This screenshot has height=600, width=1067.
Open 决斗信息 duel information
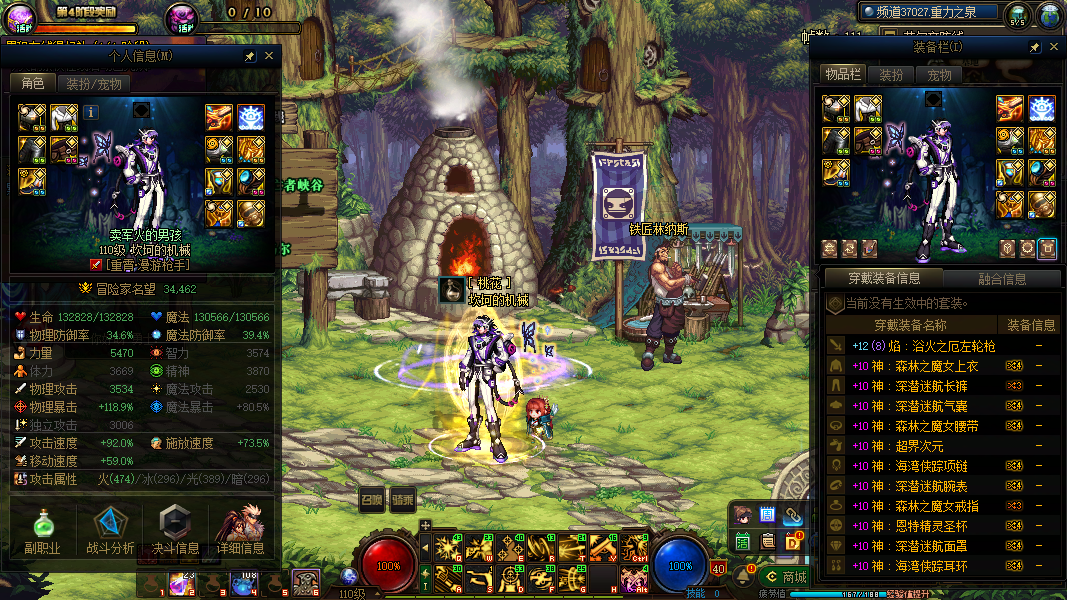pyautogui.click(x=175, y=530)
